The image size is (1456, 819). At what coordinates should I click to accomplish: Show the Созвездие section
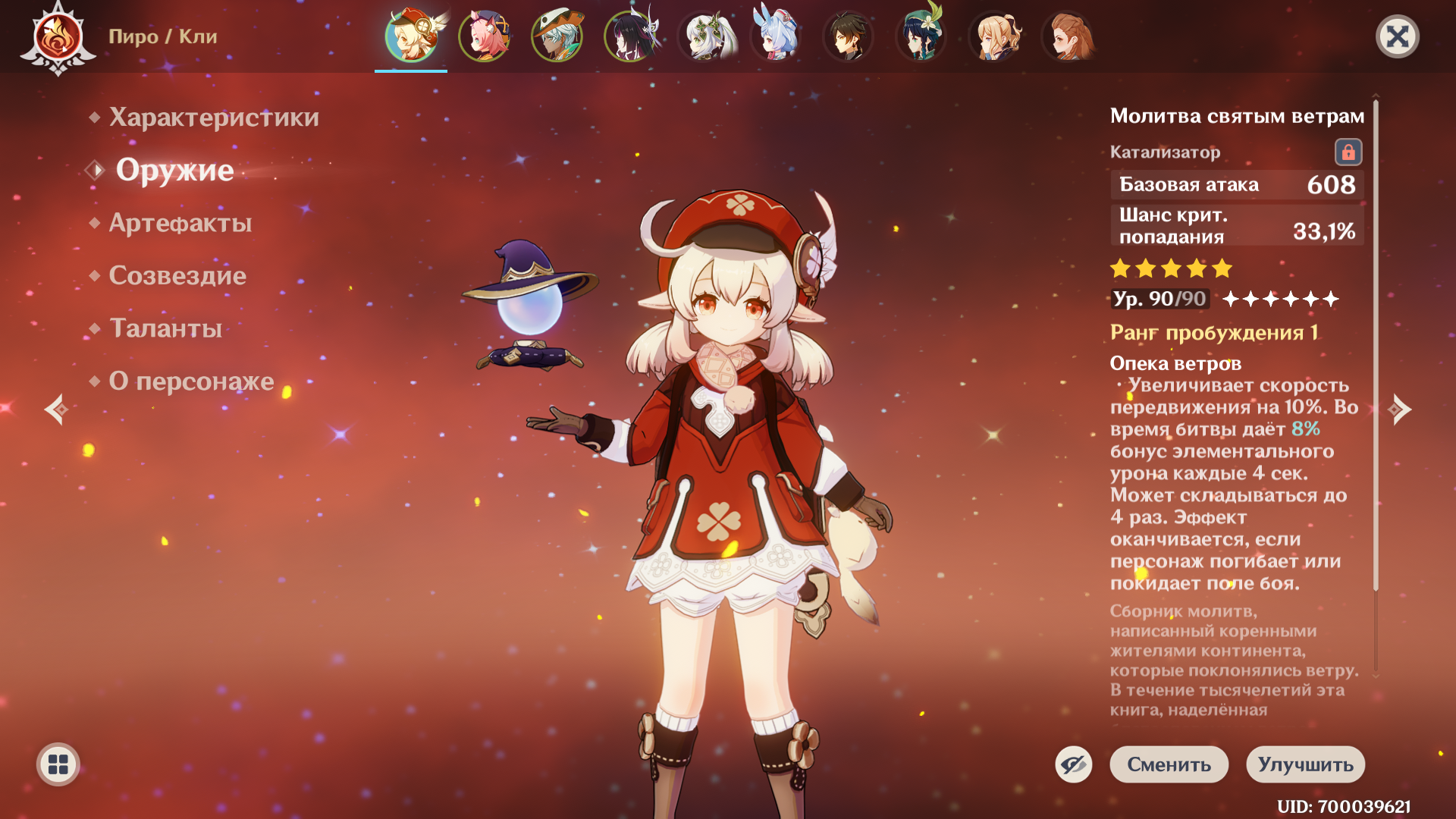point(177,275)
